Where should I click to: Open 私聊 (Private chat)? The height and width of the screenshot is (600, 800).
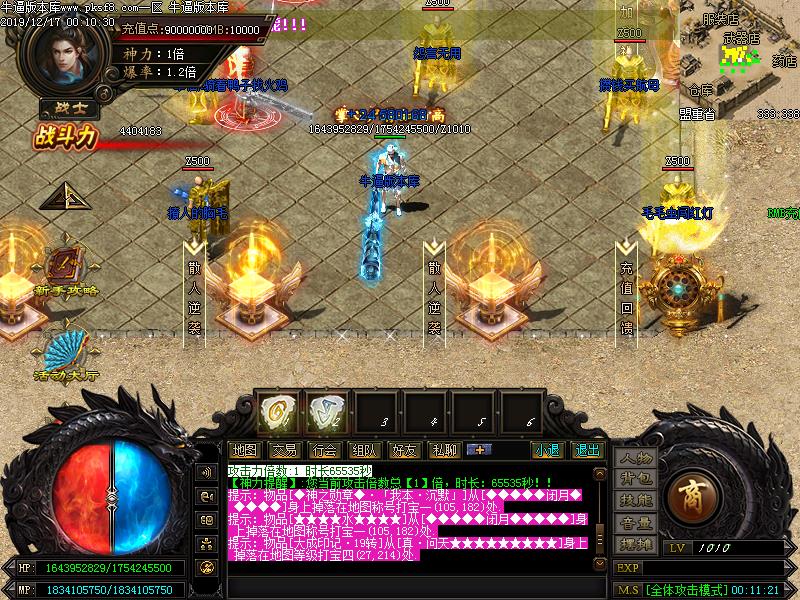443,450
